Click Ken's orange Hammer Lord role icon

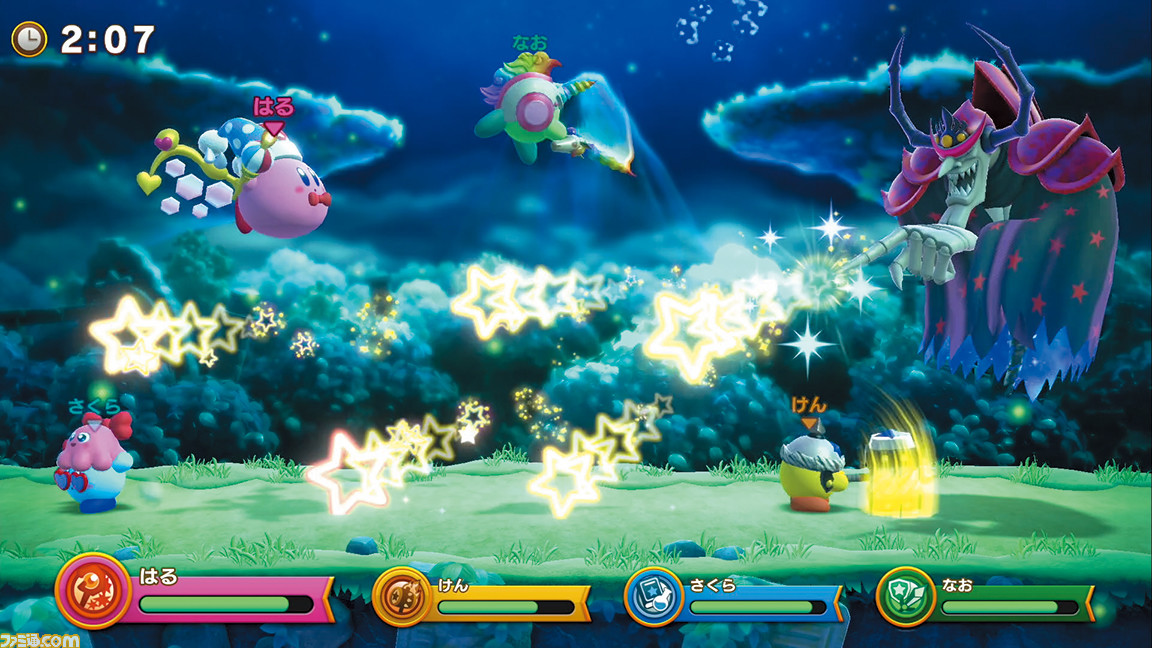pos(401,596)
